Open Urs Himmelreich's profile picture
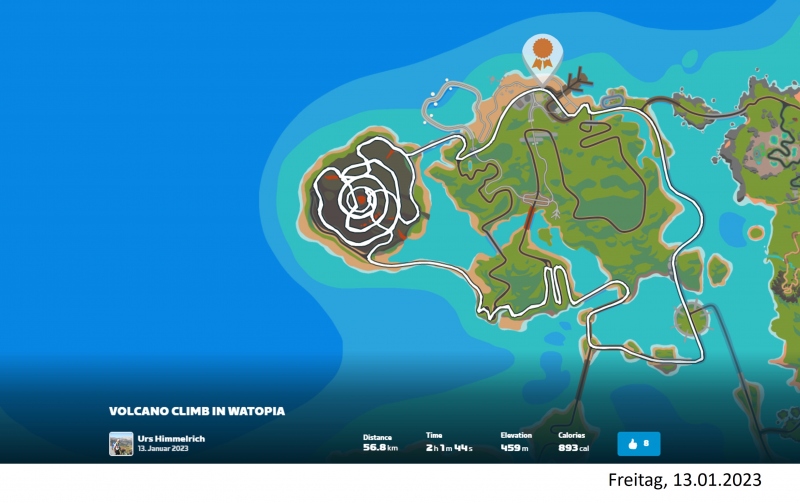Image resolution: width=800 pixels, height=503 pixels. pyautogui.click(x=121, y=443)
